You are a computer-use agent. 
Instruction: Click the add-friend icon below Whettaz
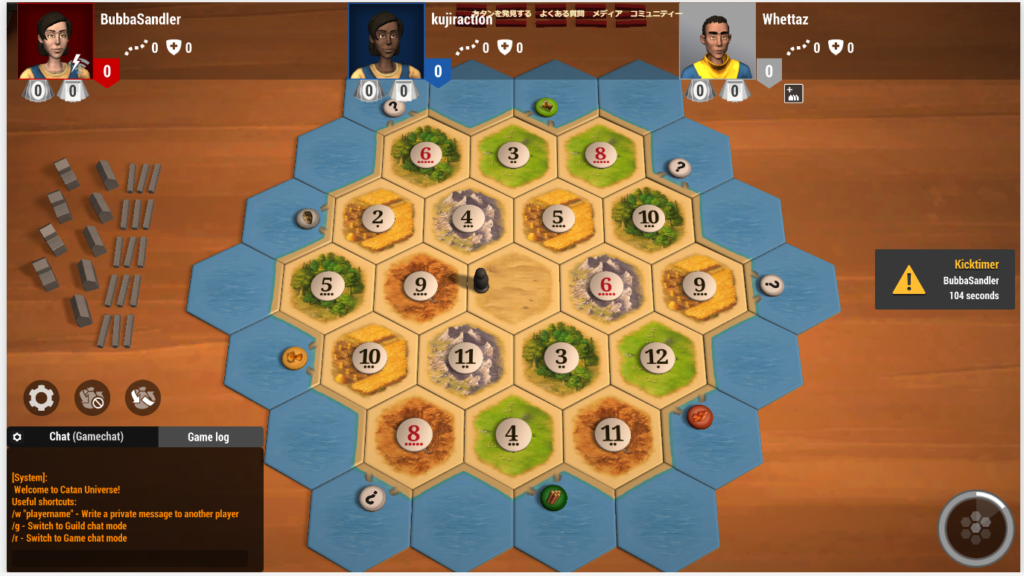click(x=794, y=93)
